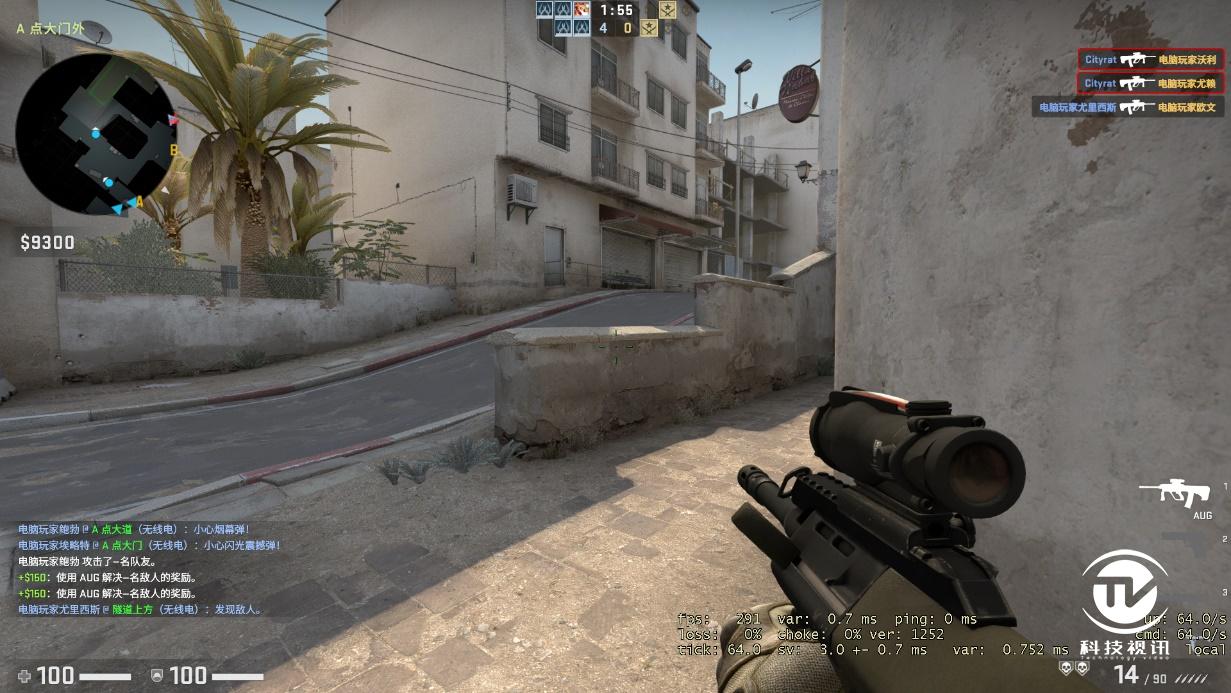The width and height of the screenshot is (1231, 693).
Task: Click the B bombsite marker on radar
Action: (173, 150)
